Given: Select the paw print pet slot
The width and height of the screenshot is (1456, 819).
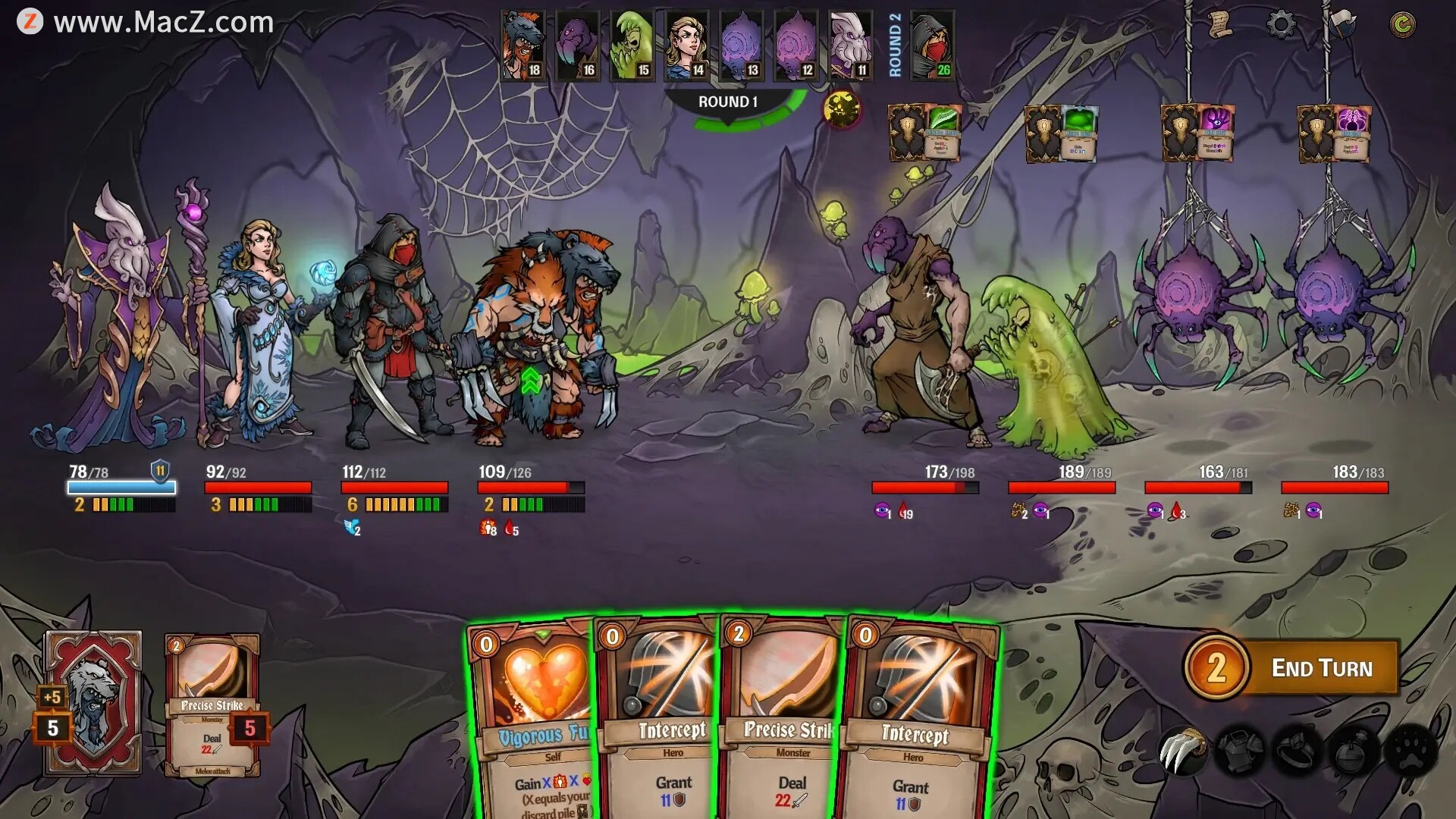Looking at the screenshot, I should click(1410, 750).
